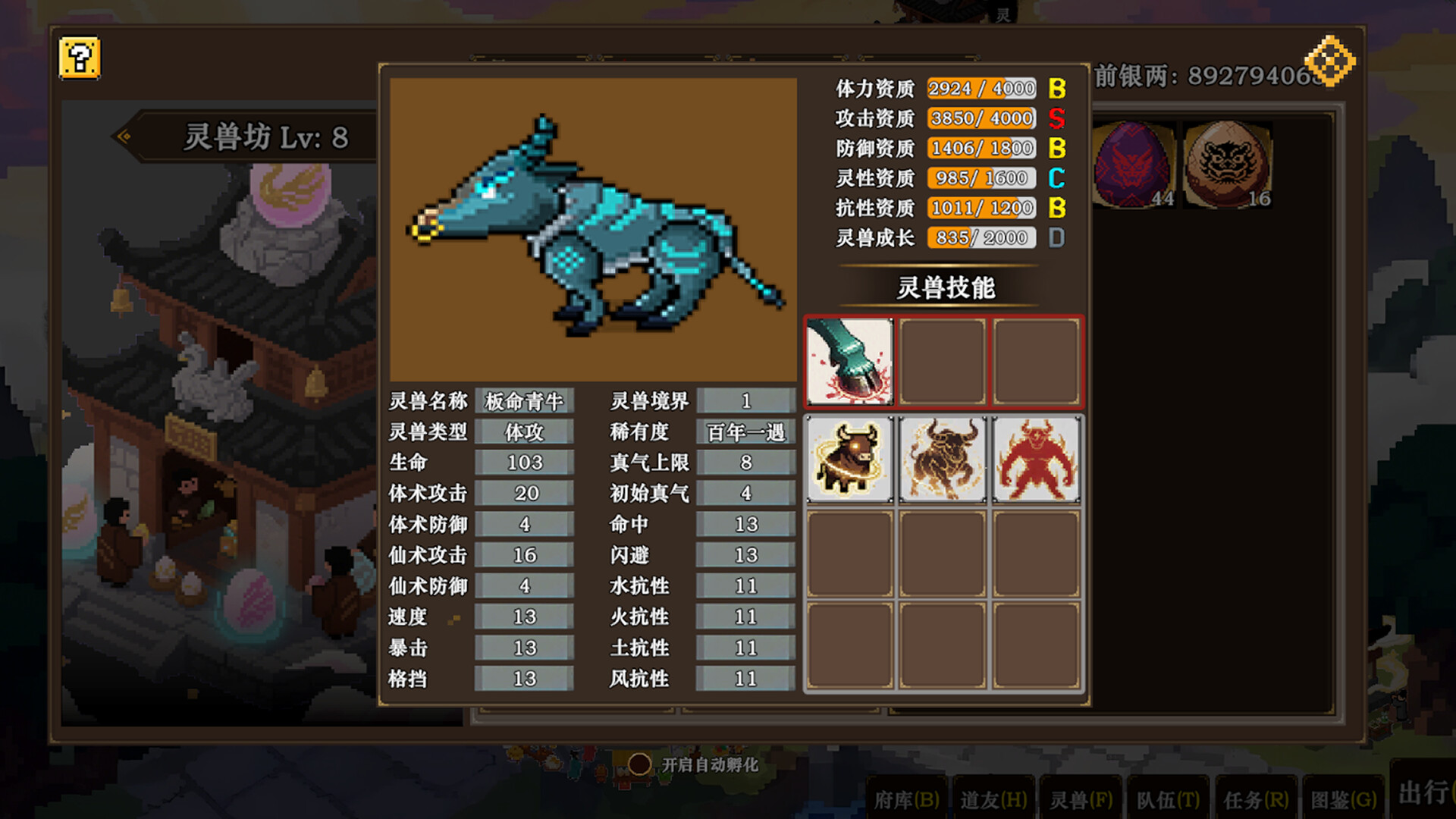Image resolution: width=1456 pixels, height=819 pixels.
Task: Select the purple dragon spirit egg
Action: [1134, 164]
